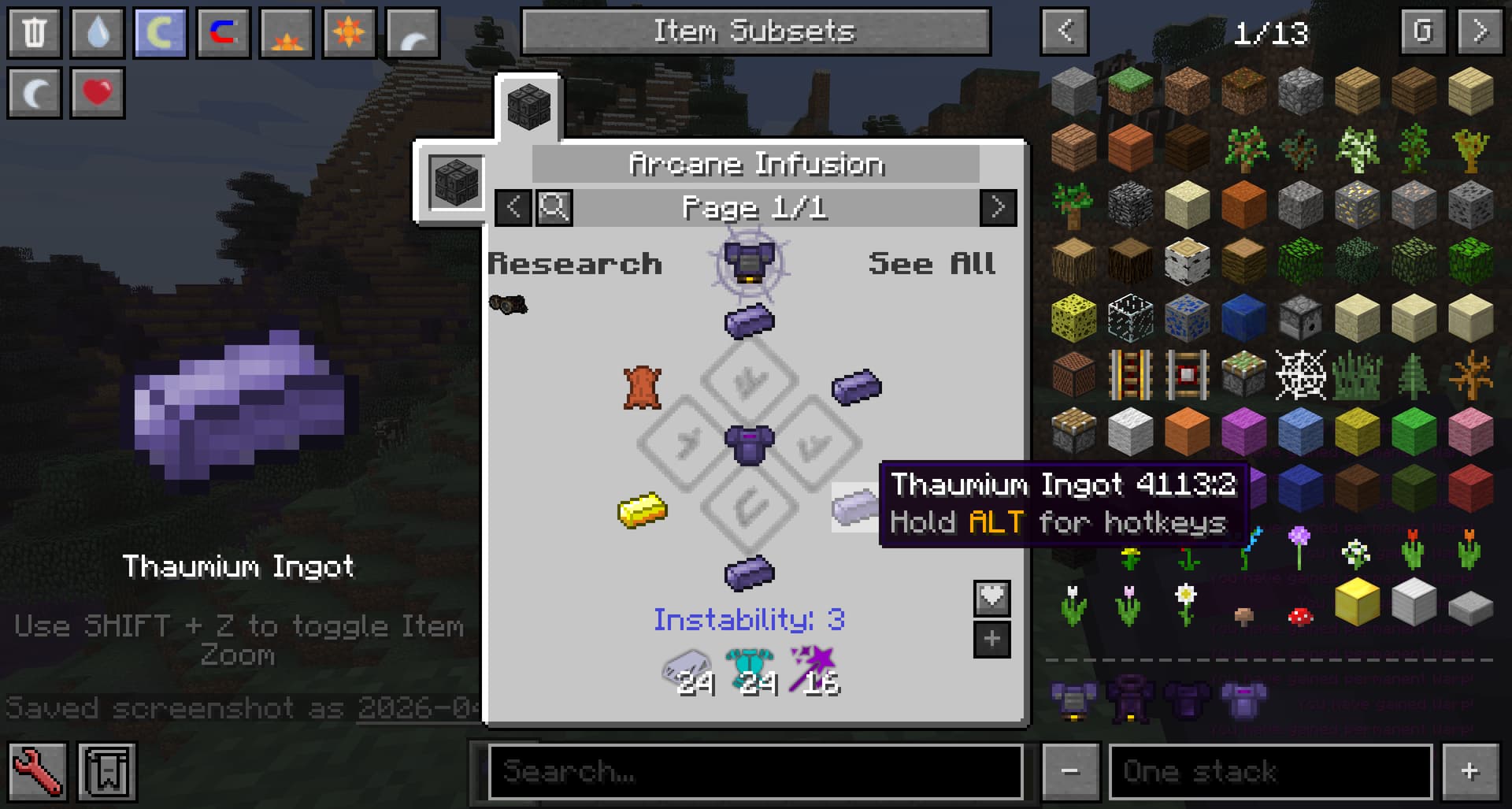Image resolution: width=1512 pixels, height=809 pixels.
Task: Heal player with the red heart button
Action: (98, 92)
